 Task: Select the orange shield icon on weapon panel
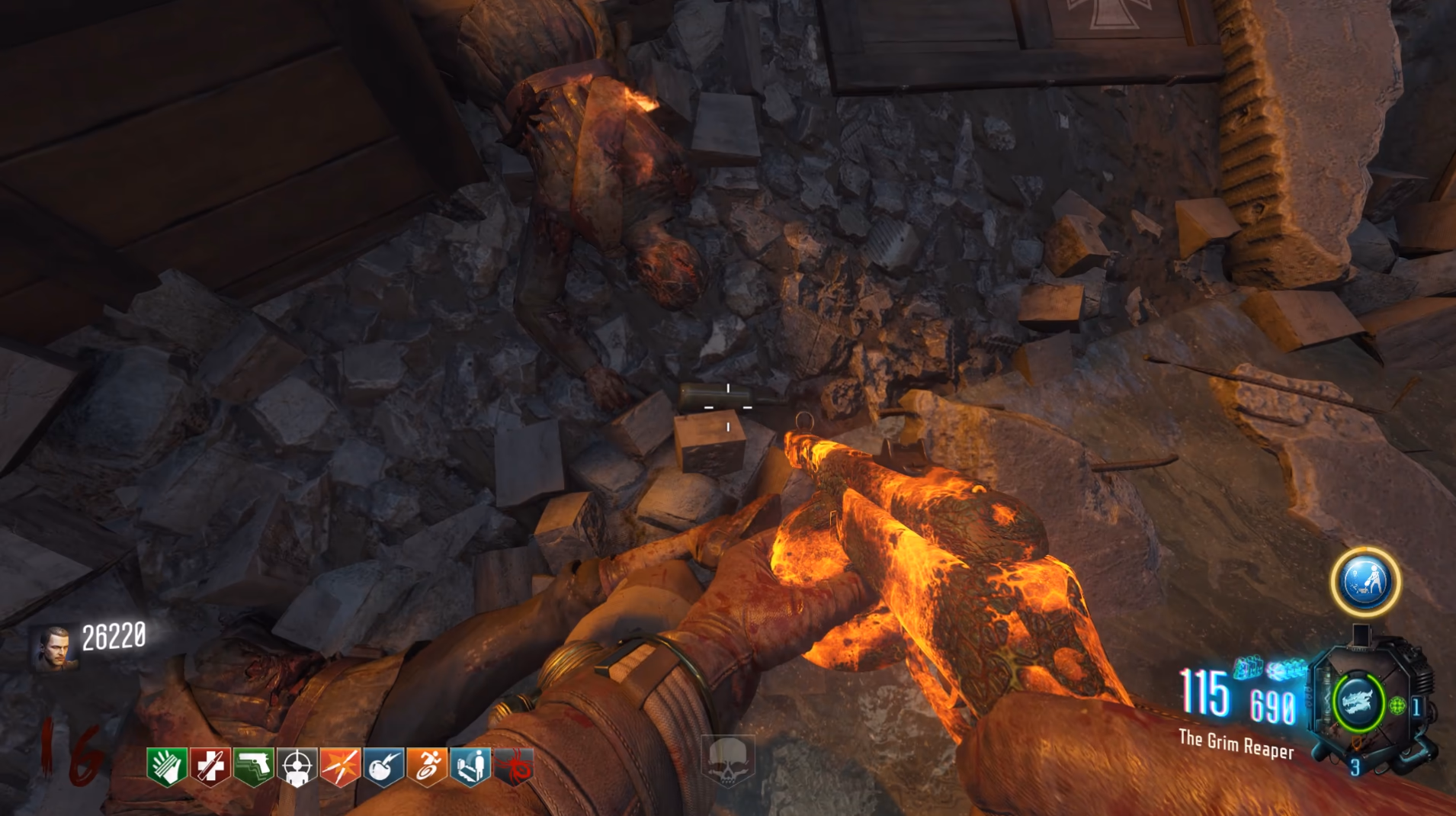1356,742
